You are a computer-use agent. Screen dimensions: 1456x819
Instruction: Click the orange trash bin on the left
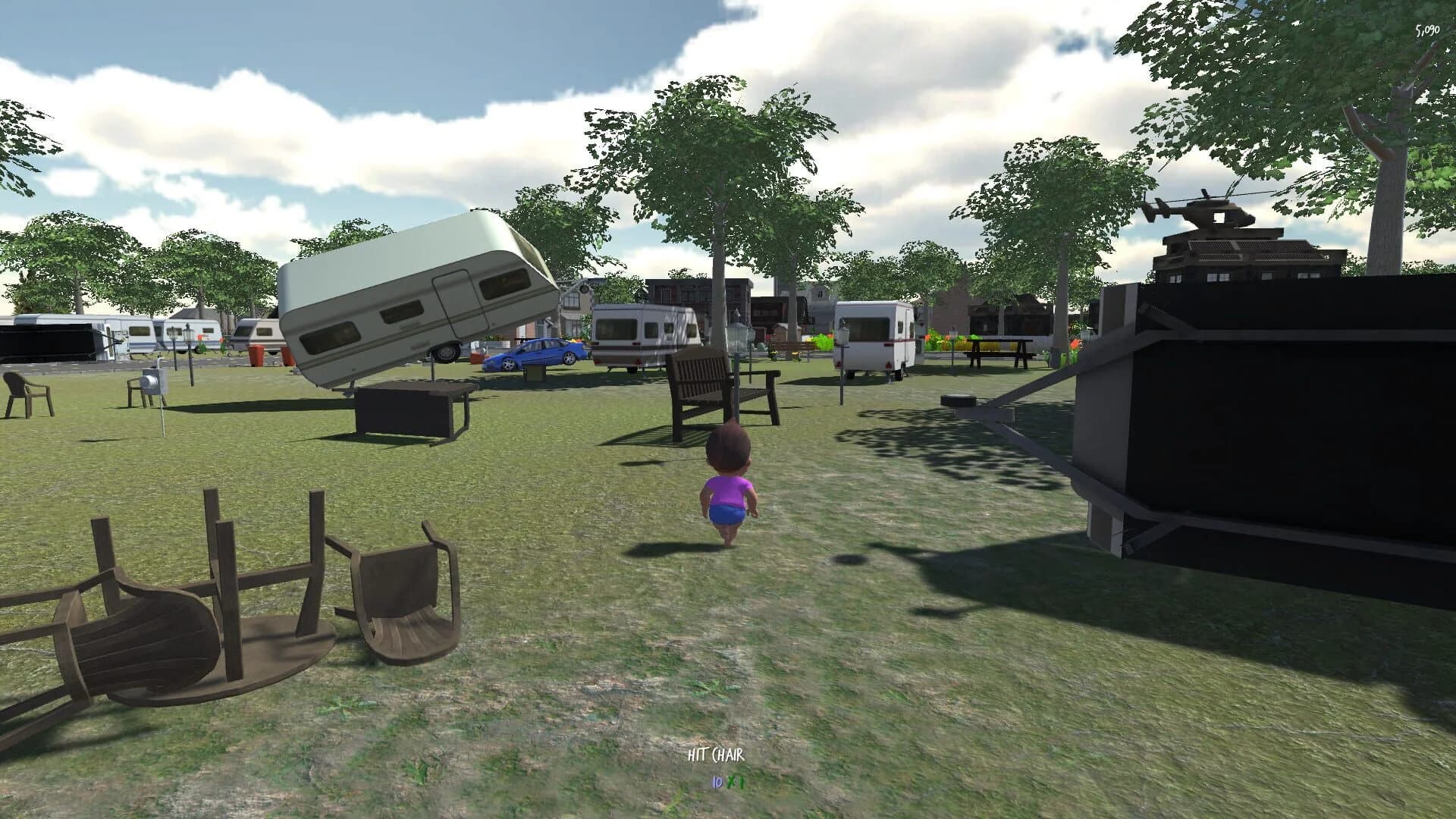[257, 353]
